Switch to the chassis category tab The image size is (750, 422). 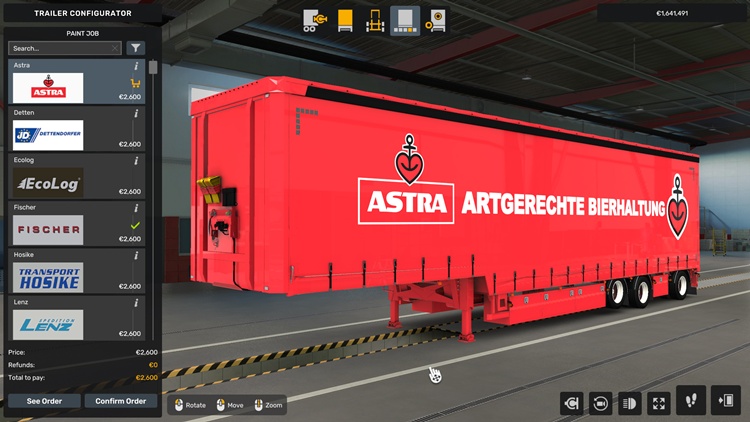coord(375,20)
